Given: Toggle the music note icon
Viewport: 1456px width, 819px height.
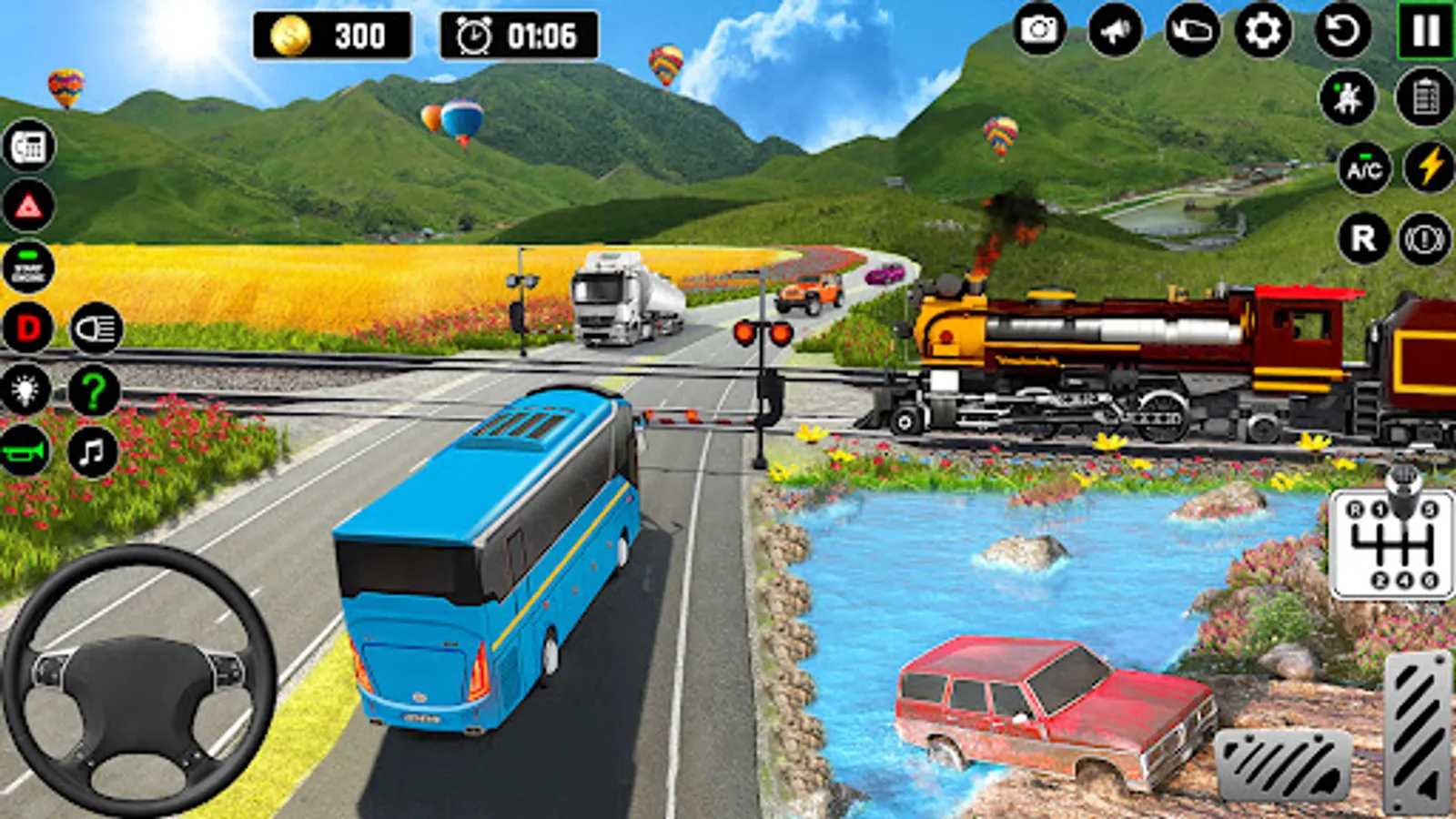Looking at the screenshot, I should pos(93,450).
